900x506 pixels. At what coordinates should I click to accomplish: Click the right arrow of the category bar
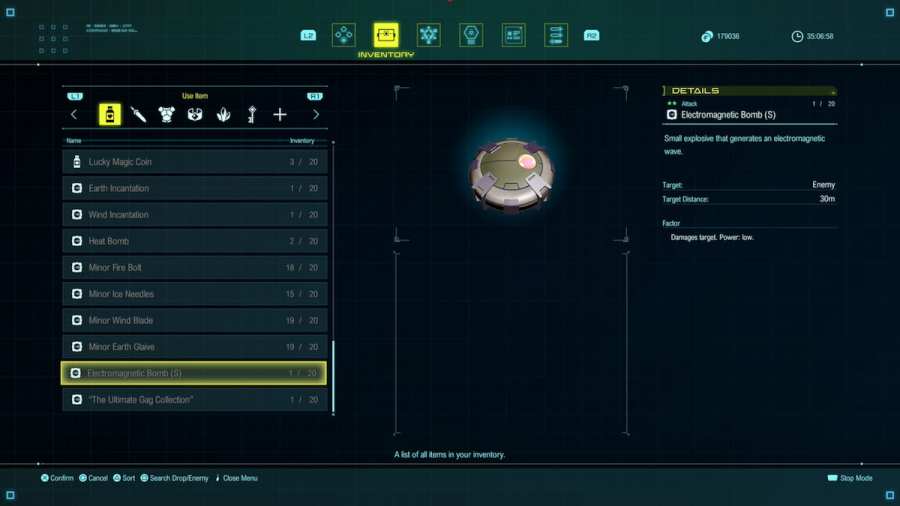point(316,115)
